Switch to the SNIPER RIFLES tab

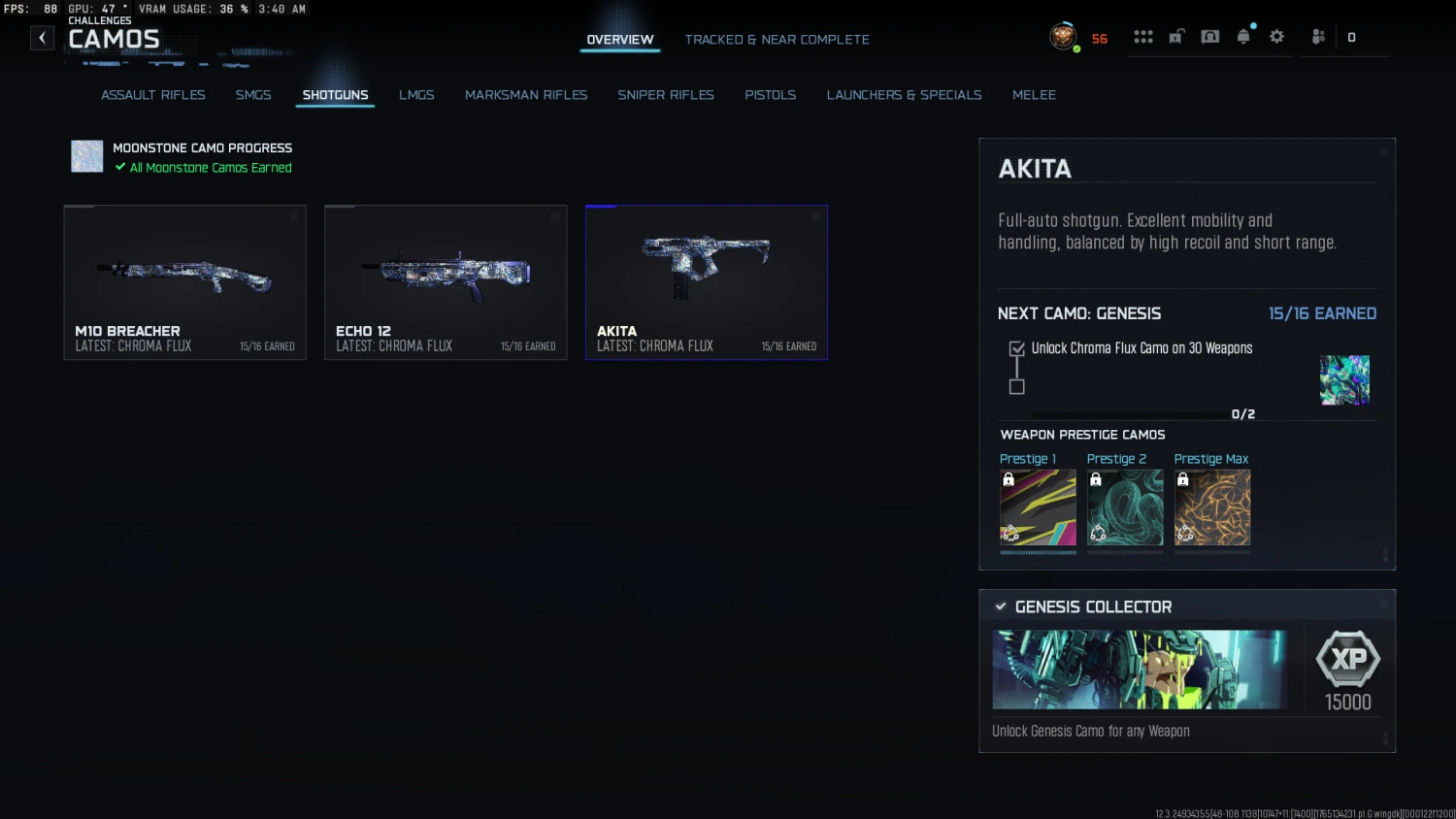pos(666,94)
